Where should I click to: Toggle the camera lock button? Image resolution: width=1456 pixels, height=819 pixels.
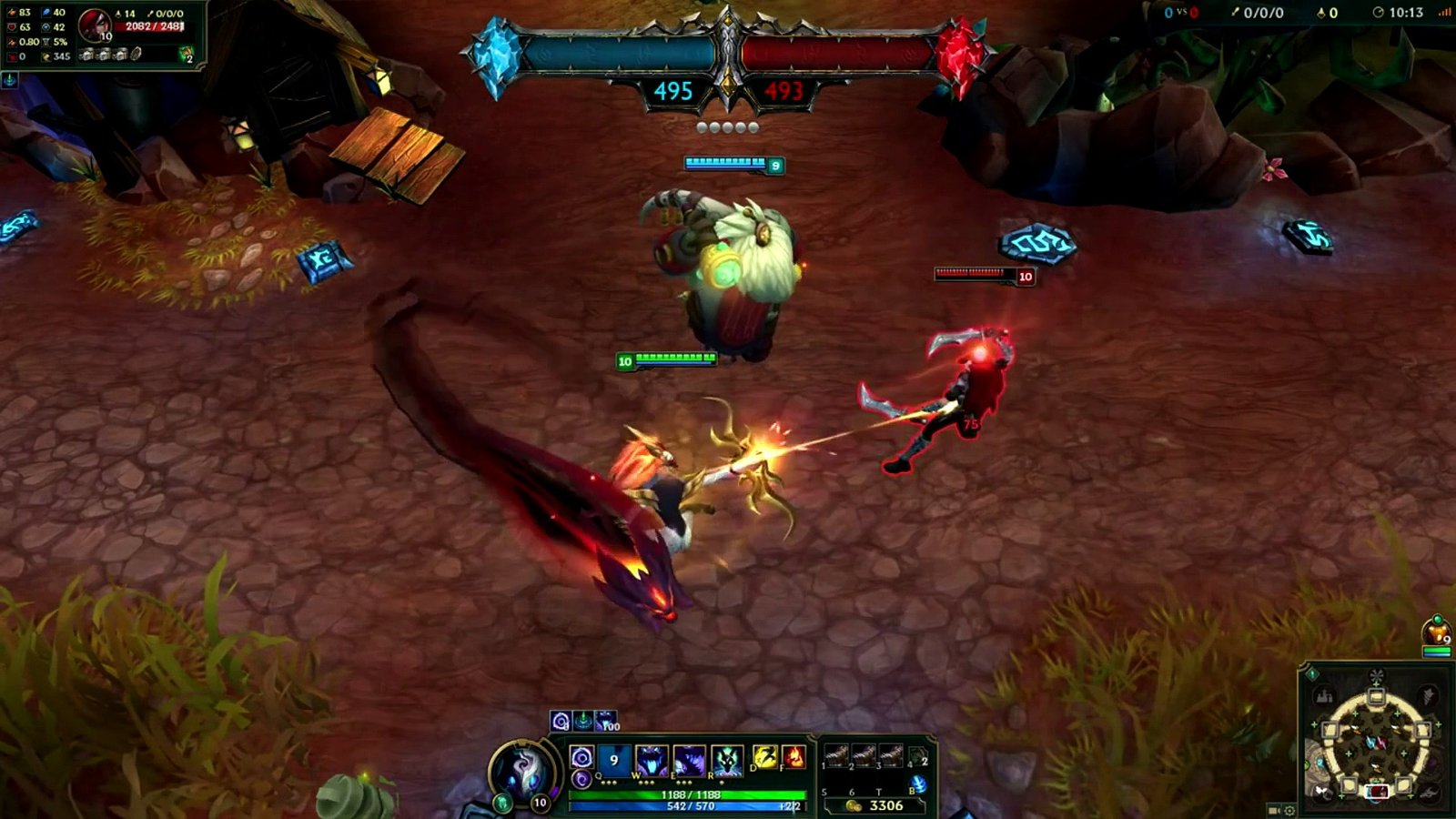point(1274,810)
